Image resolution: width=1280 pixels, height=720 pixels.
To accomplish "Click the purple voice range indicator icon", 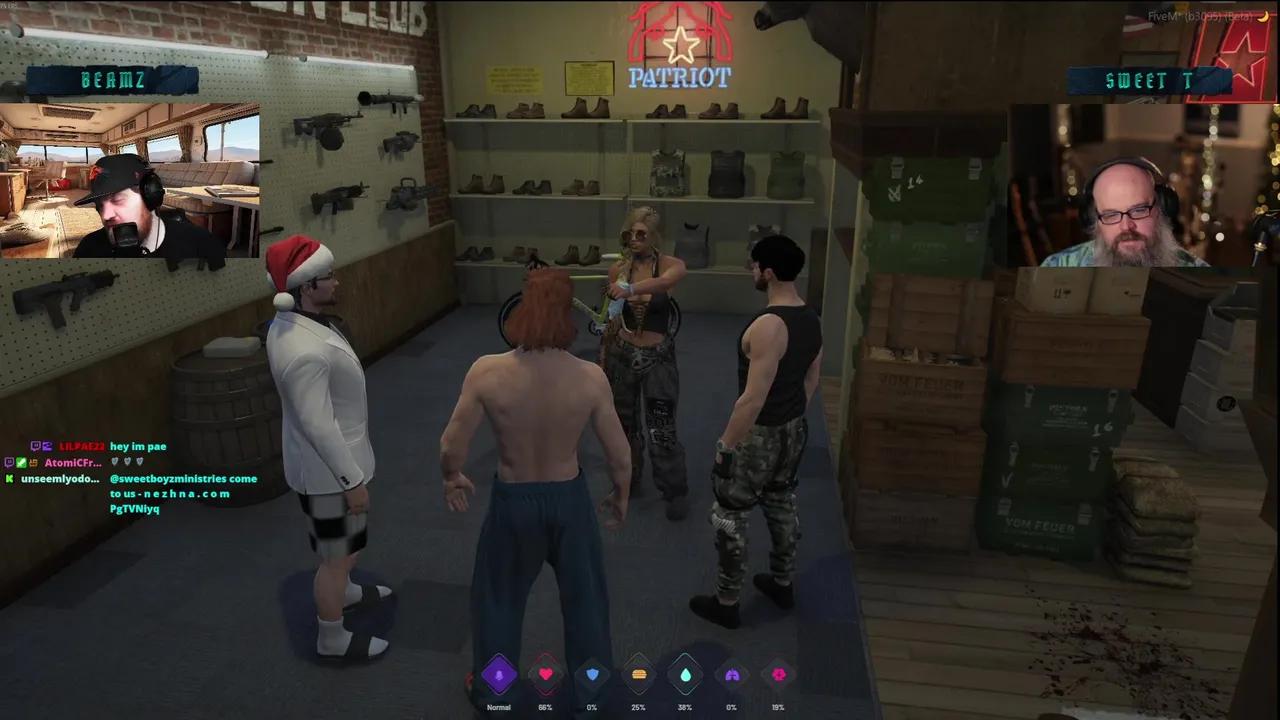I will [x=499, y=674].
